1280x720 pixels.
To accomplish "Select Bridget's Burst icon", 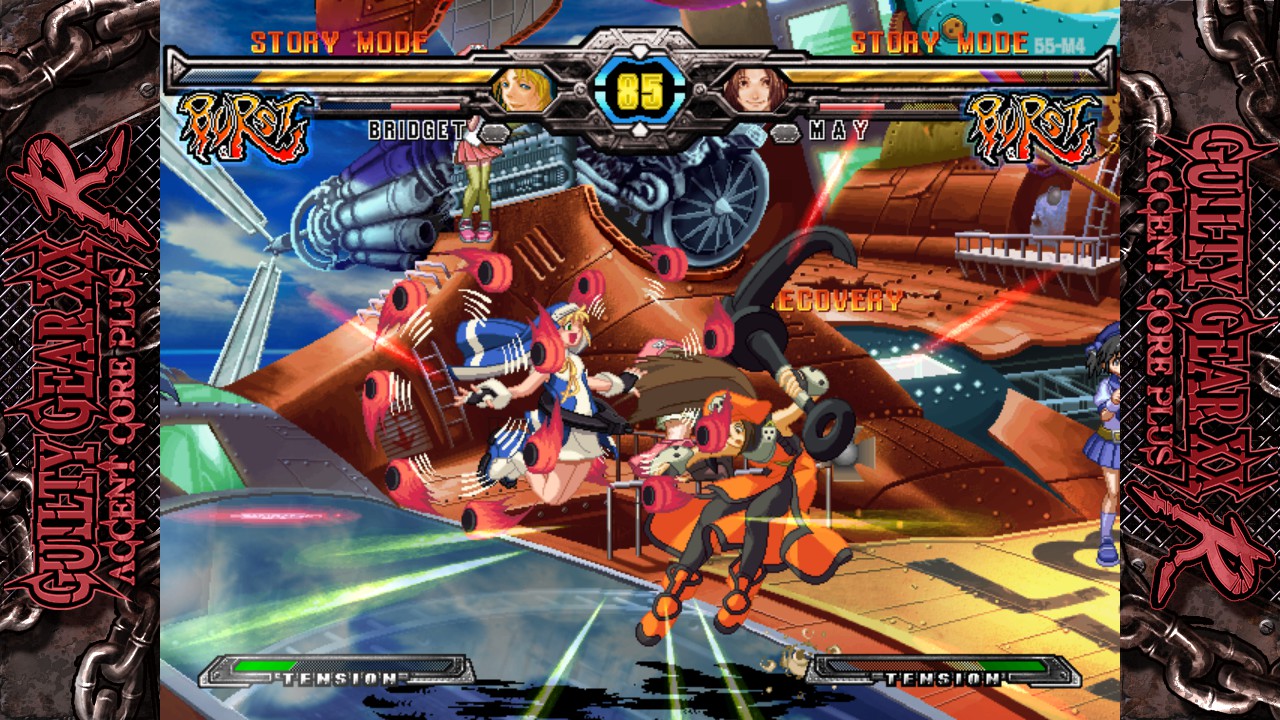I will click(243, 127).
